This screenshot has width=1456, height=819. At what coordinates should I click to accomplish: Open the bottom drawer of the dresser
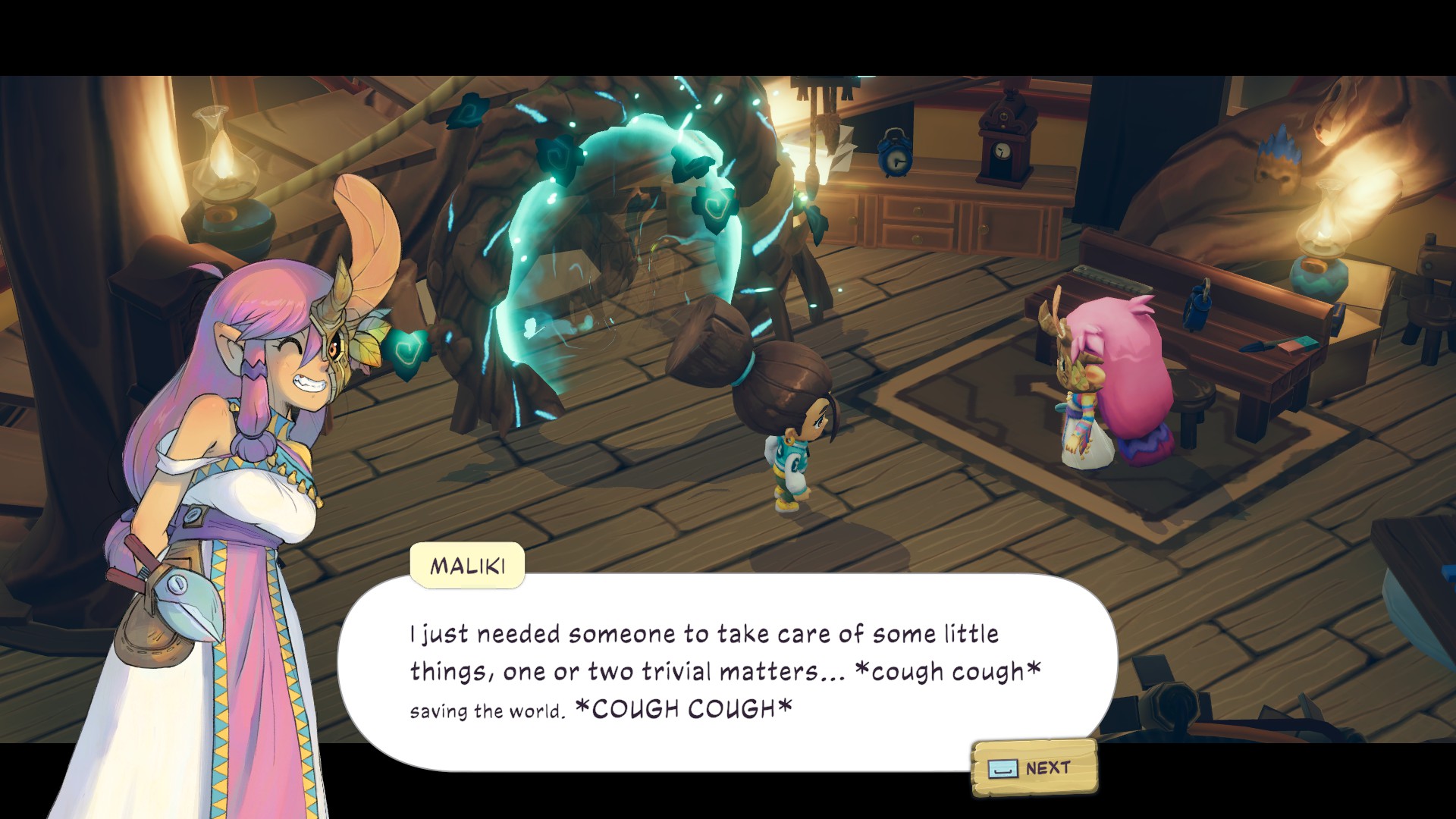coord(918,239)
